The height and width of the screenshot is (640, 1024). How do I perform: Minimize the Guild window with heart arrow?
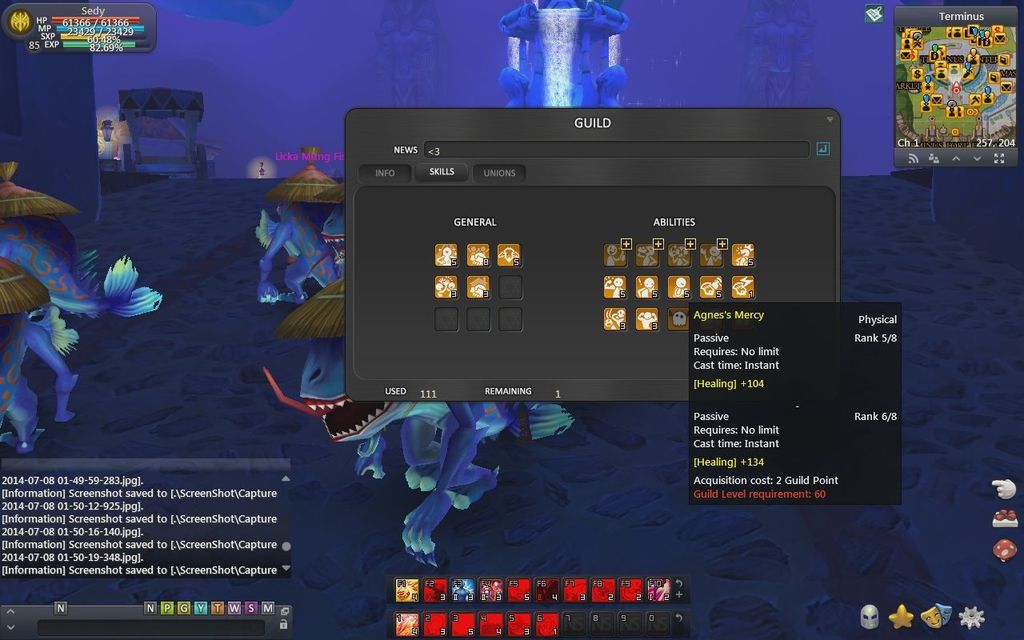click(x=829, y=119)
